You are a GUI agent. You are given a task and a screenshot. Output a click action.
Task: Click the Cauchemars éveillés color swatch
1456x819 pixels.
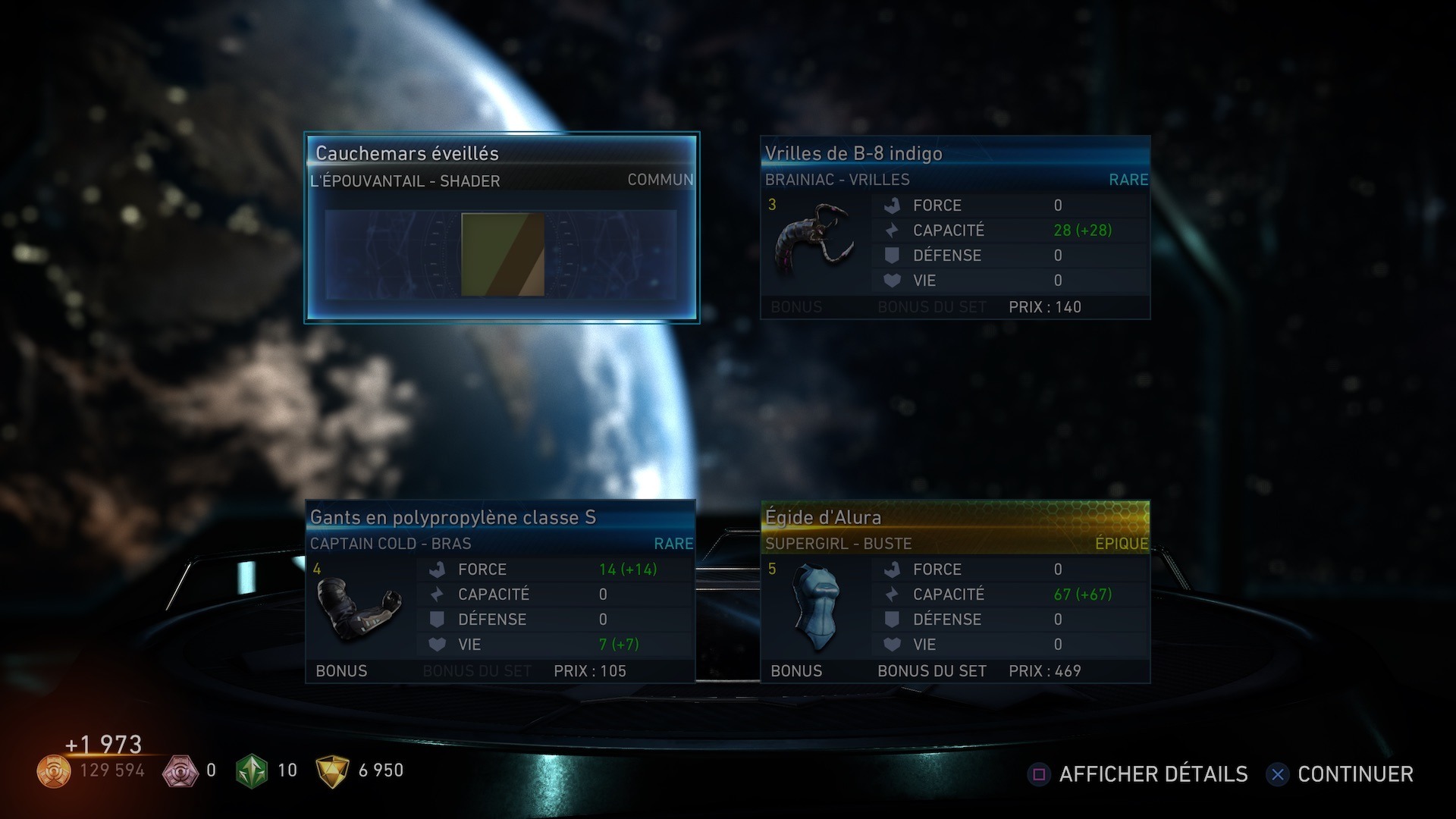point(503,254)
